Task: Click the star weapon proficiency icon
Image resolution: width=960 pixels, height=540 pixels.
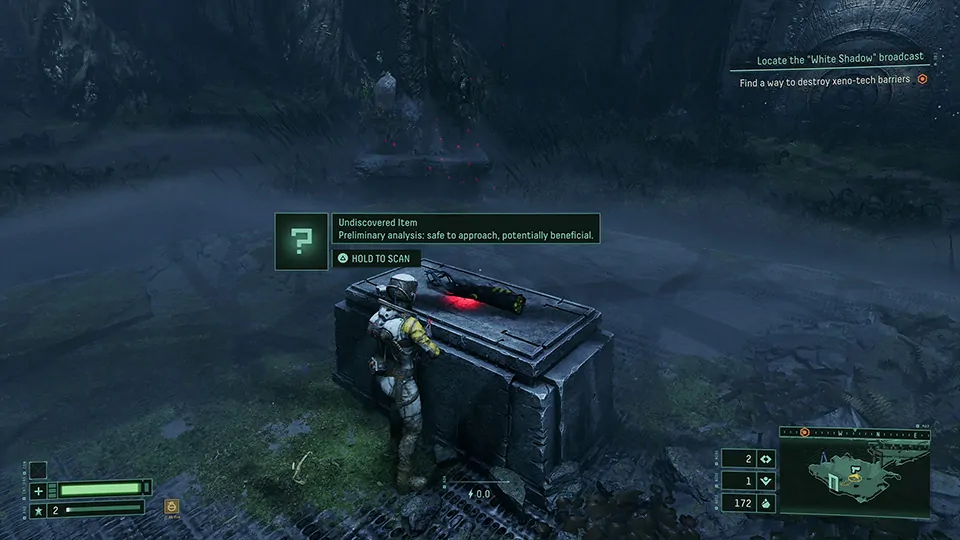Action: click(38, 510)
